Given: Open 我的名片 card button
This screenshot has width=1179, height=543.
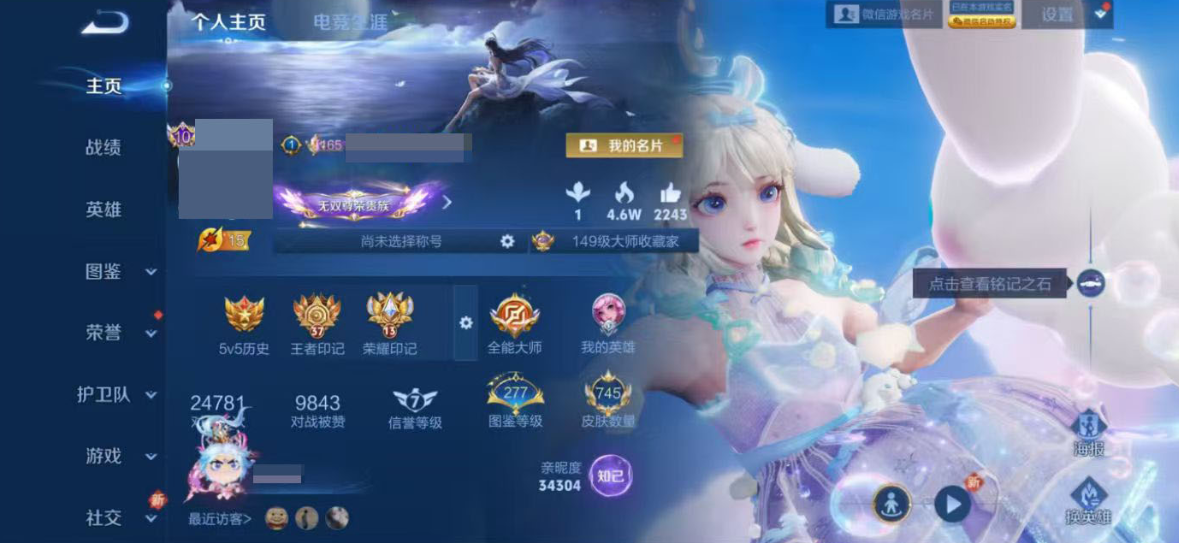Looking at the screenshot, I should [x=624, y=146].
